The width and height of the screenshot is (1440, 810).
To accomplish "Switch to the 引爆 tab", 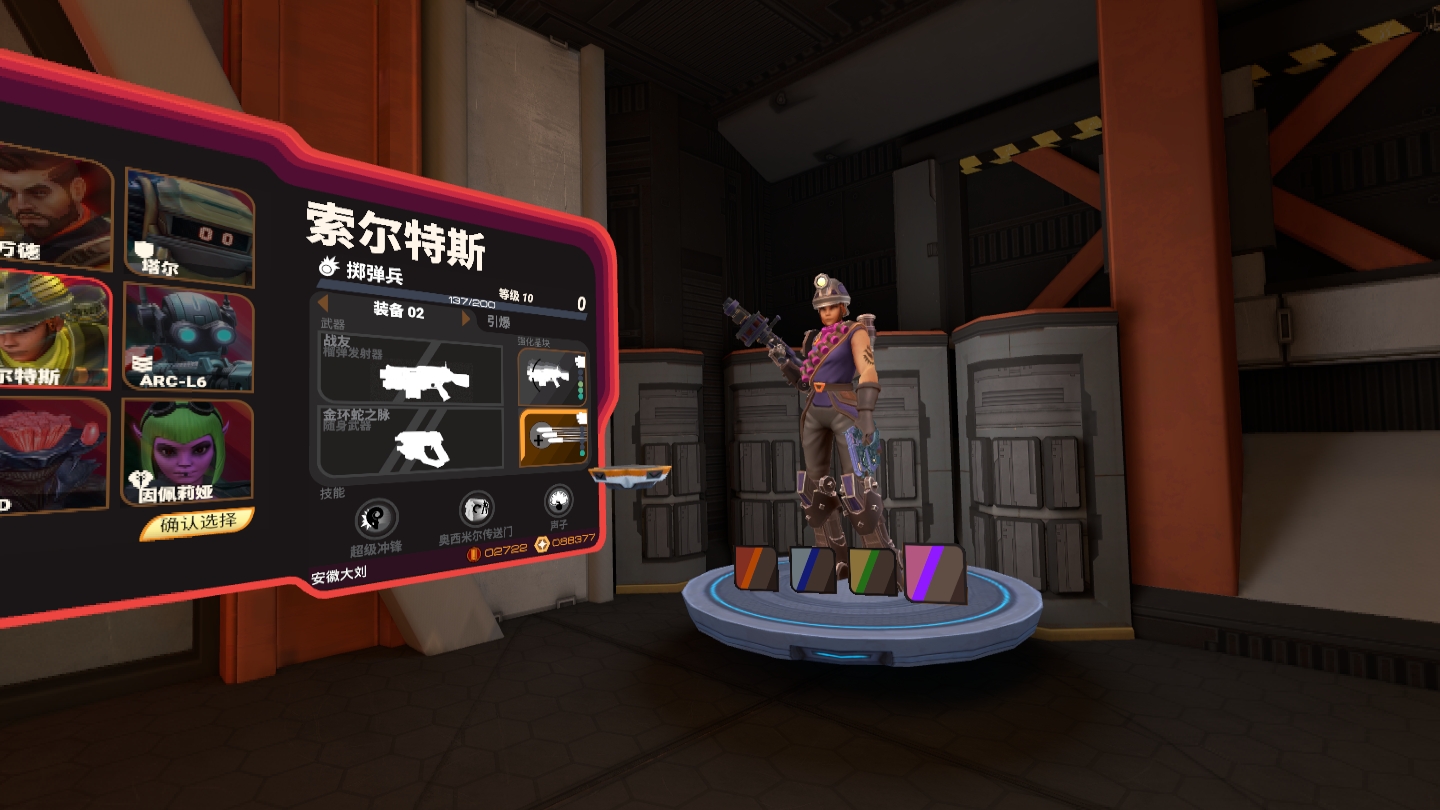I will (x=499, y=322).
